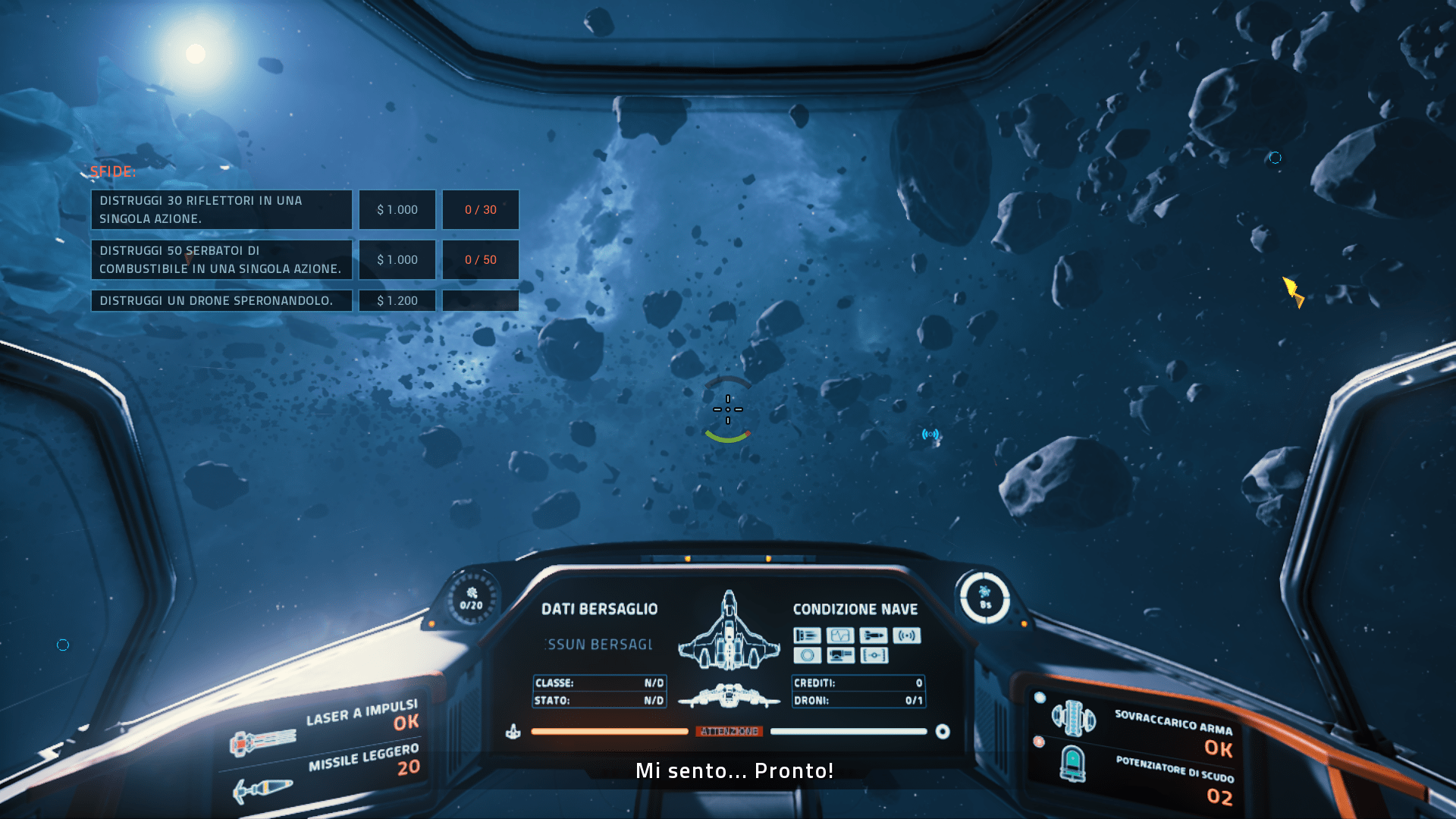Choose the drone speronandolo challenge row
The image size is (1456, 819).
pyautogui.click(x=221, y=300)
